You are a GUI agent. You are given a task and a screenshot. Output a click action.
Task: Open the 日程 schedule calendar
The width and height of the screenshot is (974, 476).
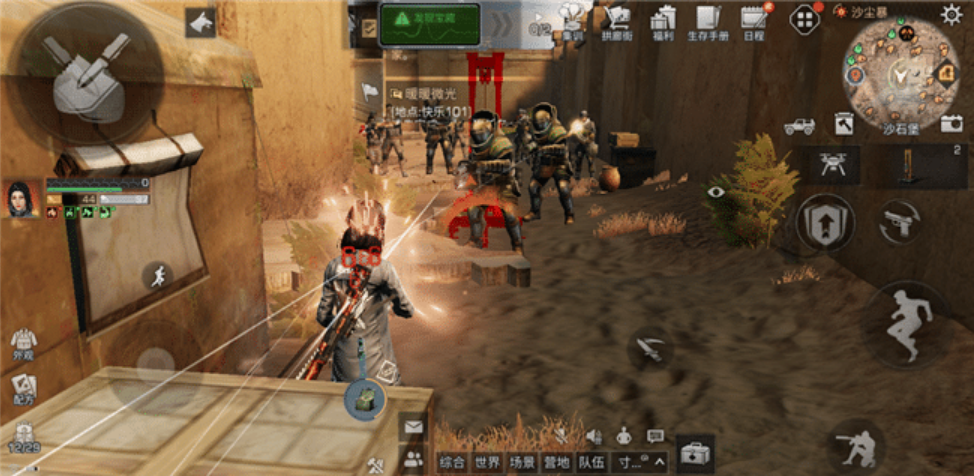click(754, 19)
